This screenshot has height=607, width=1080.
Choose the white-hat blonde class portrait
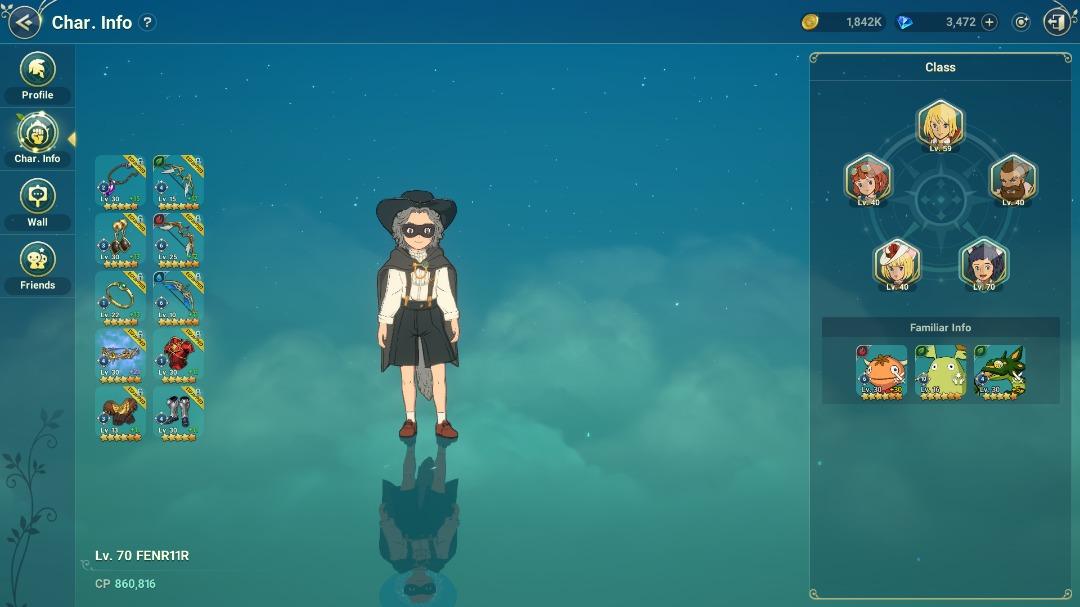[x=897, y=264]
